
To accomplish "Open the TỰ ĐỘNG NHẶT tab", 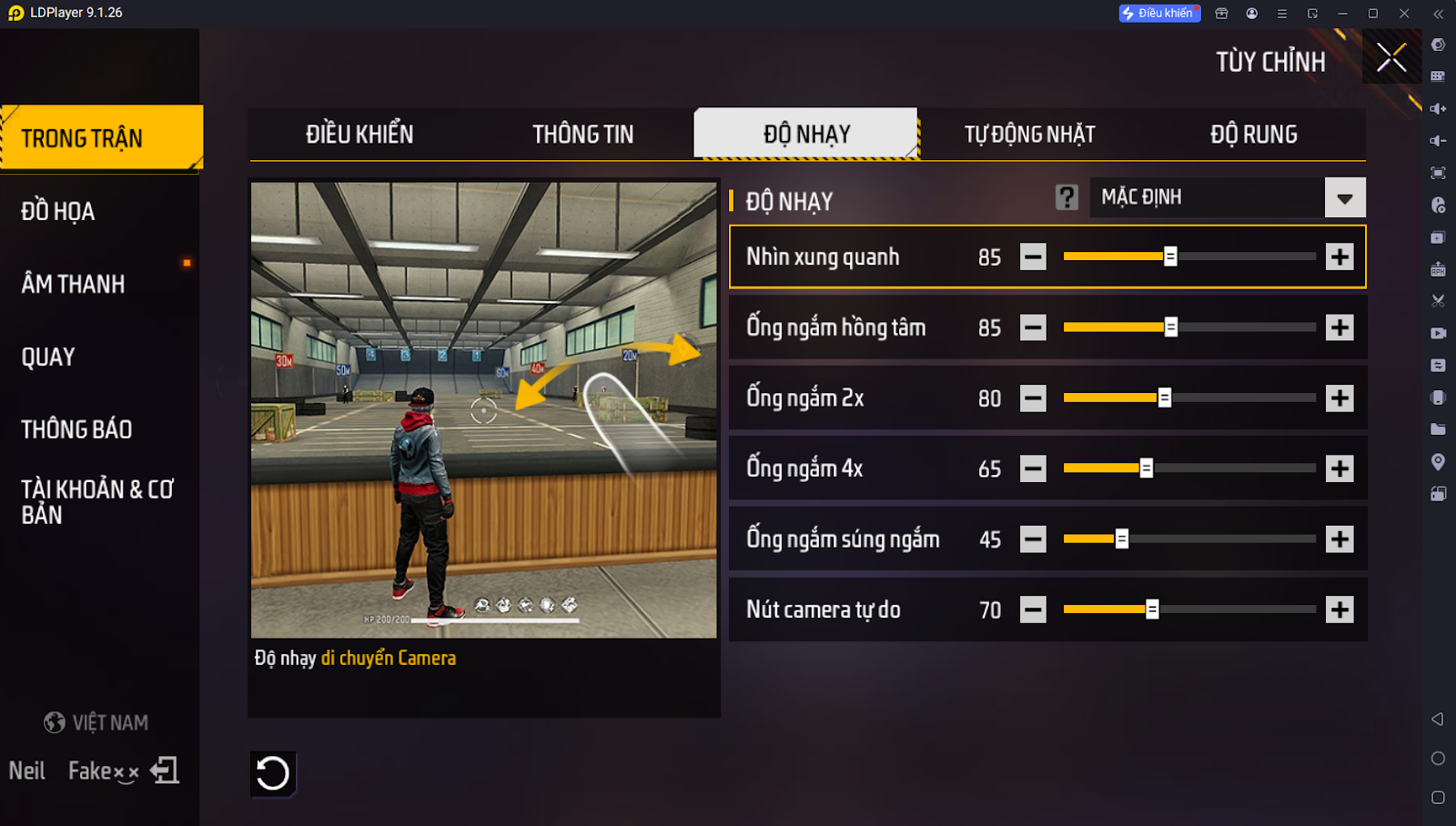I will (1029, 135).
